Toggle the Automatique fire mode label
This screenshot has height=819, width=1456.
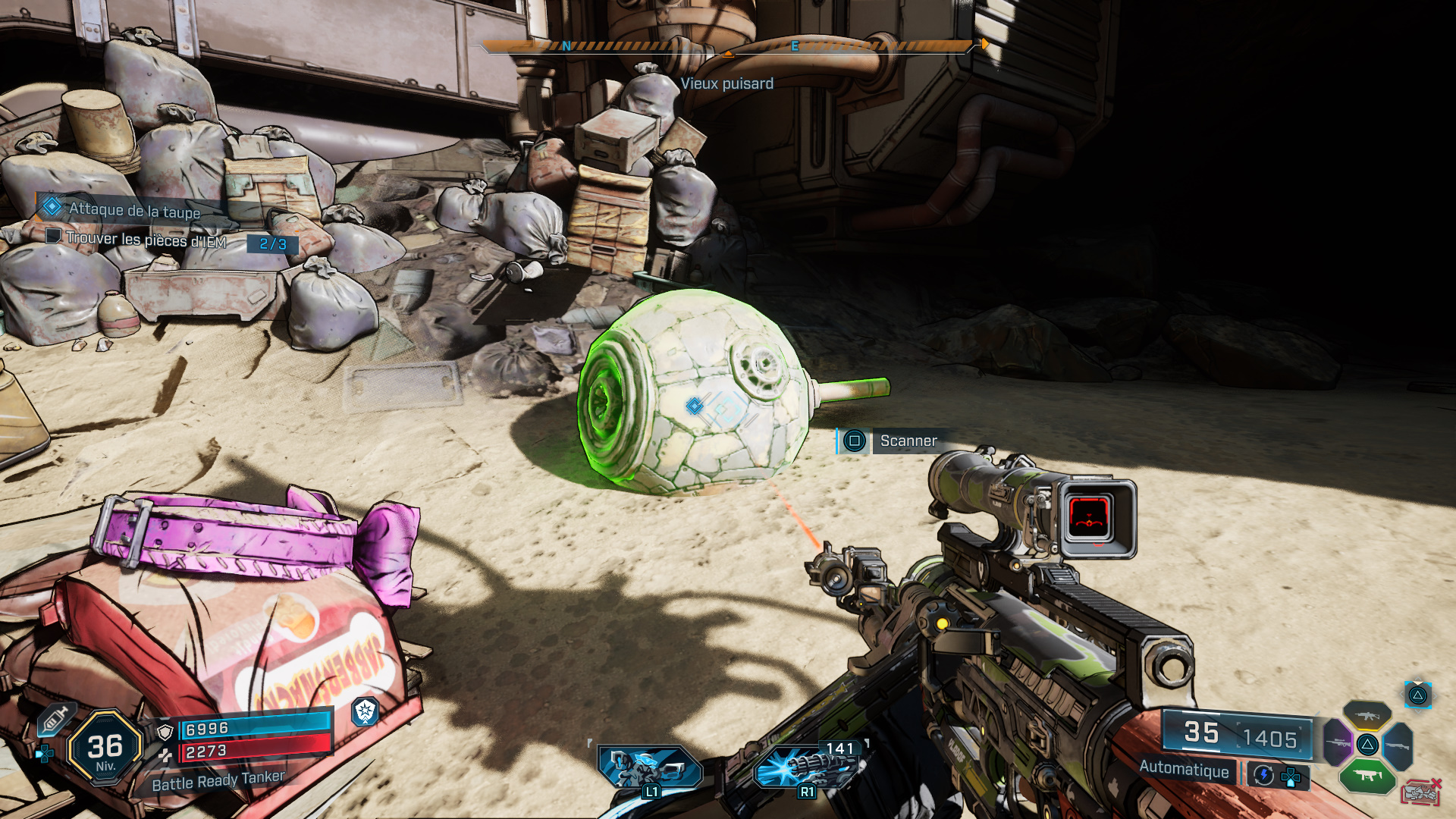click(x=1184, y=769)
